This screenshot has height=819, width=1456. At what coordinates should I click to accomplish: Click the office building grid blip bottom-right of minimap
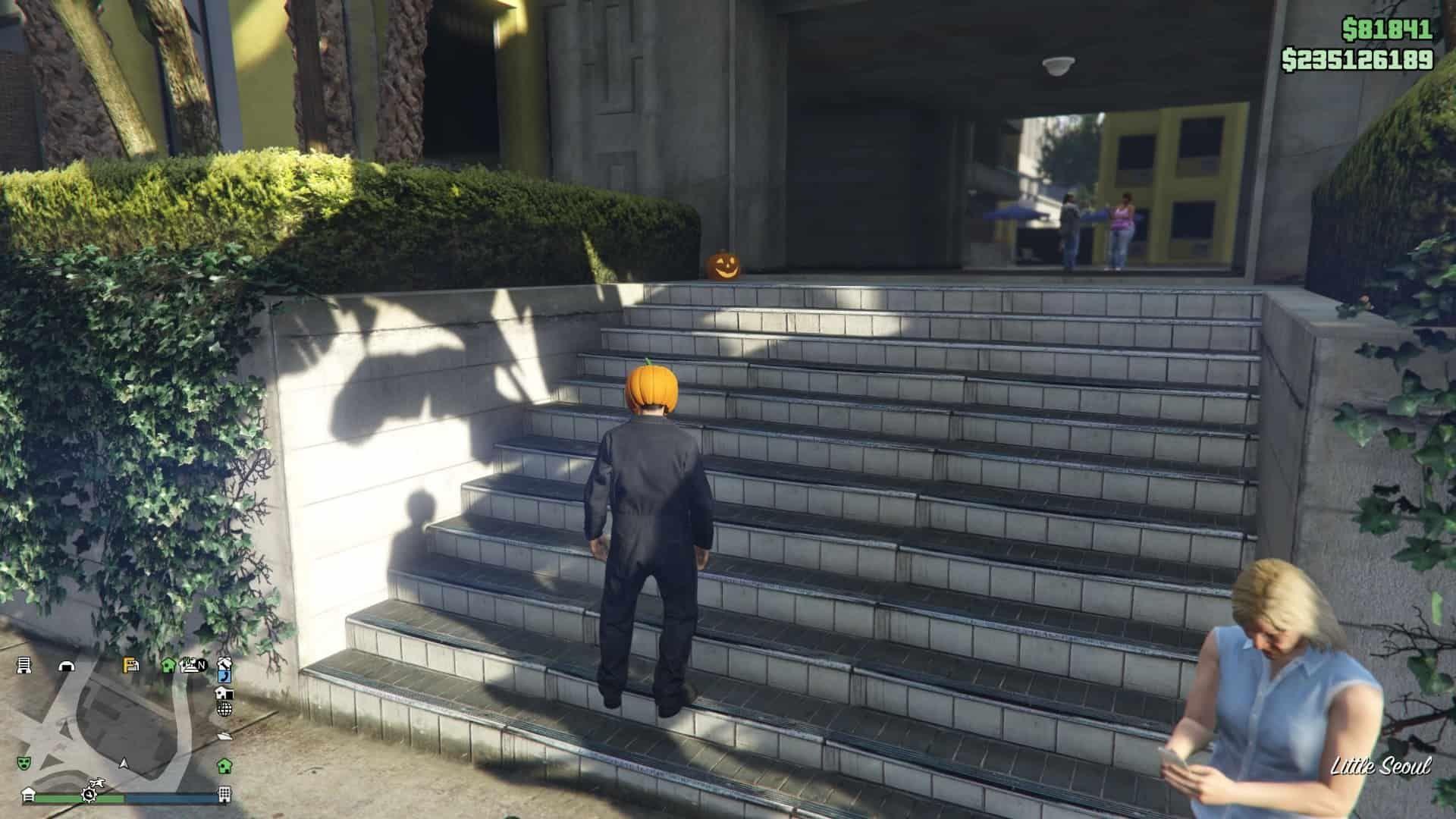[224, 796]
